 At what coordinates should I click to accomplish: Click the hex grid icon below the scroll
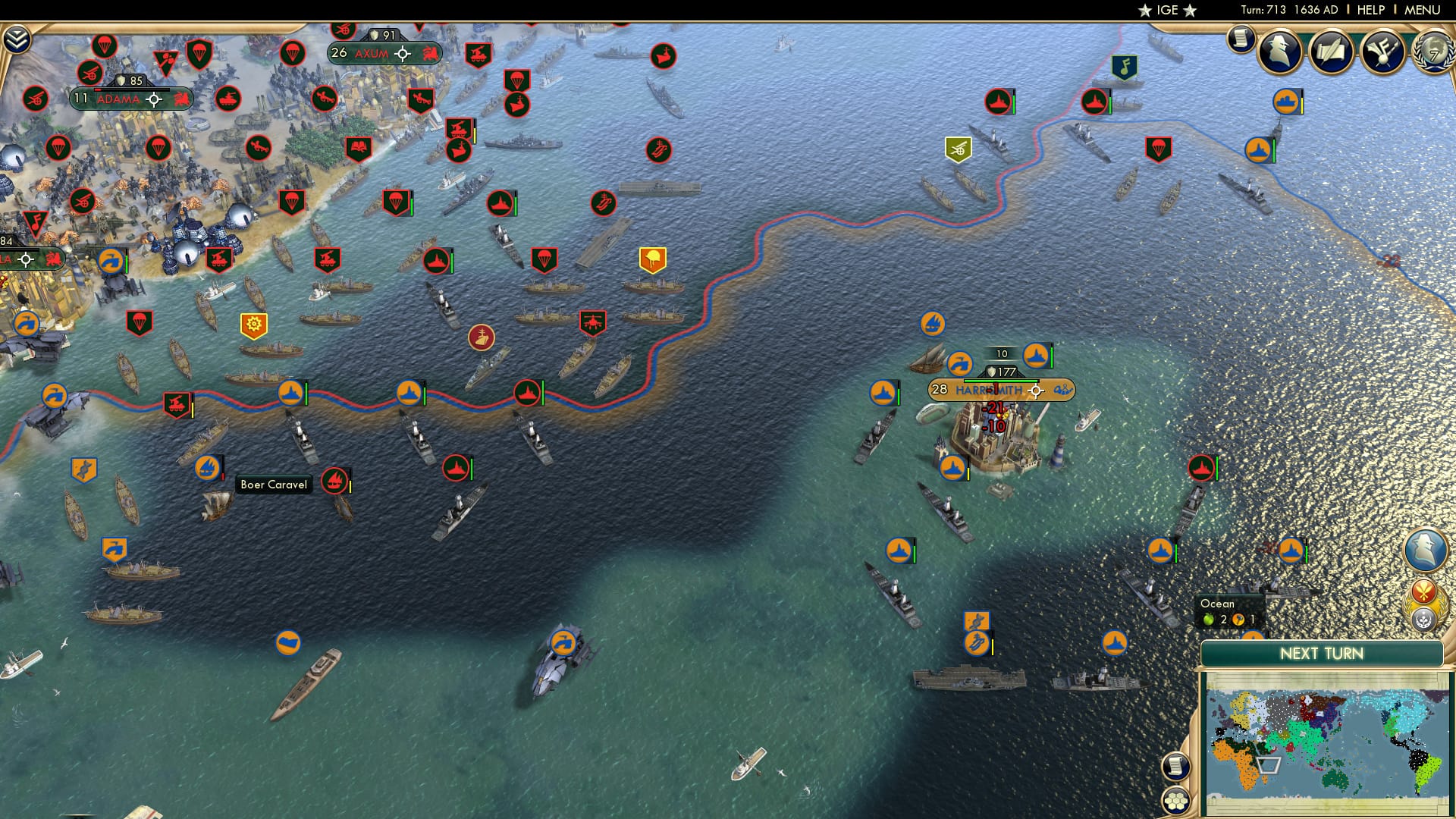click(x=1175, y=800)
